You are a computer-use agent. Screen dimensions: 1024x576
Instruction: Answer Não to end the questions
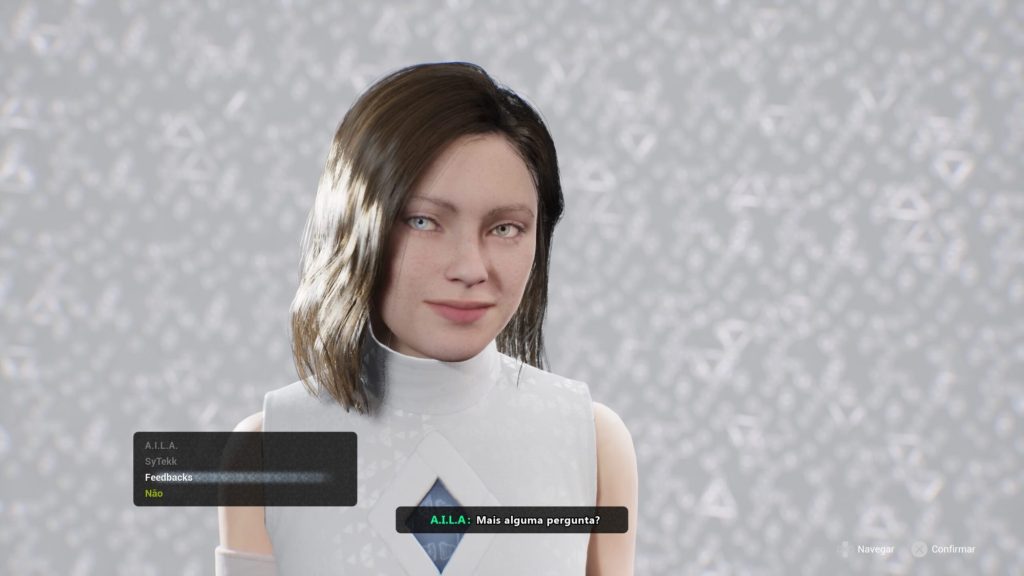(154, 493)
